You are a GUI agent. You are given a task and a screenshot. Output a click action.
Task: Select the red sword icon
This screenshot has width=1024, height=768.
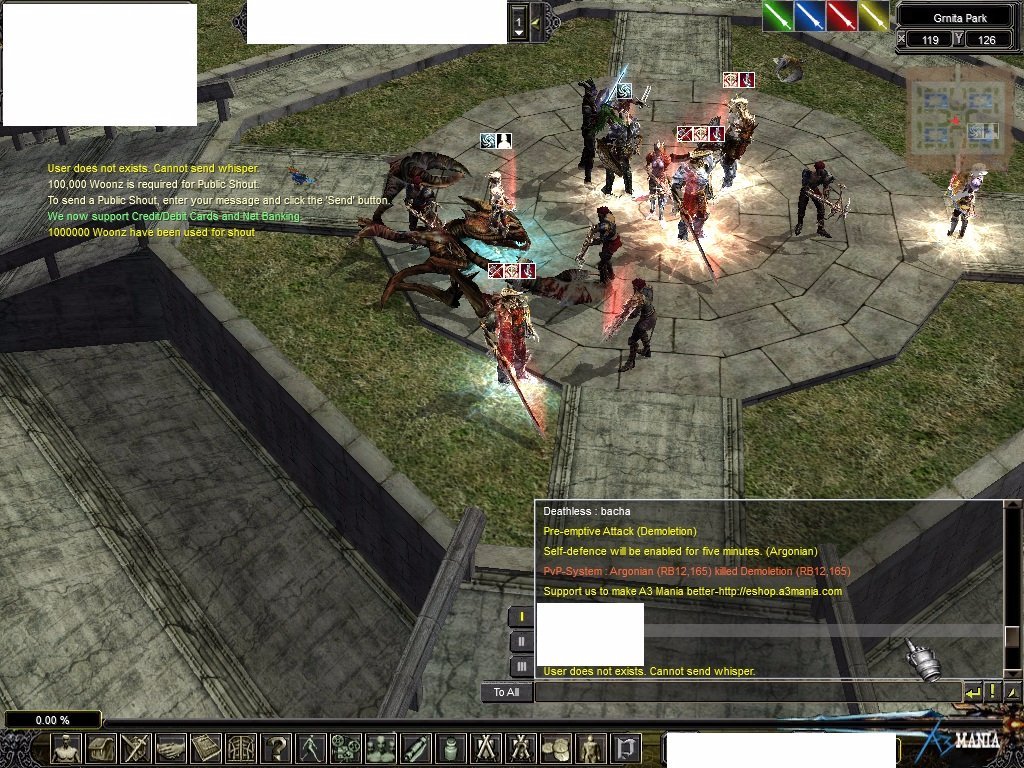click(842, 16)
